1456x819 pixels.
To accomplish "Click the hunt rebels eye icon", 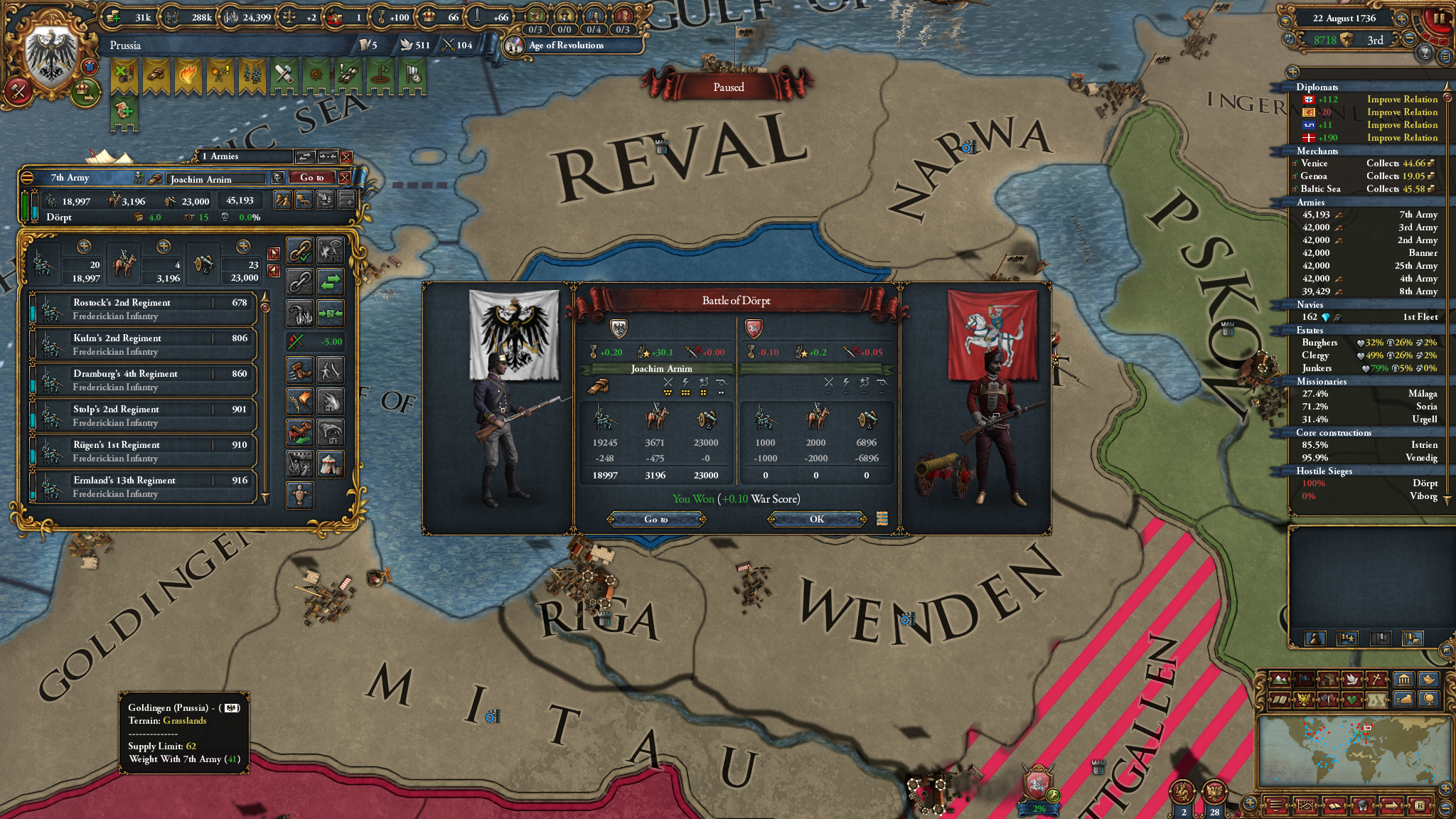I will [330, 250].
